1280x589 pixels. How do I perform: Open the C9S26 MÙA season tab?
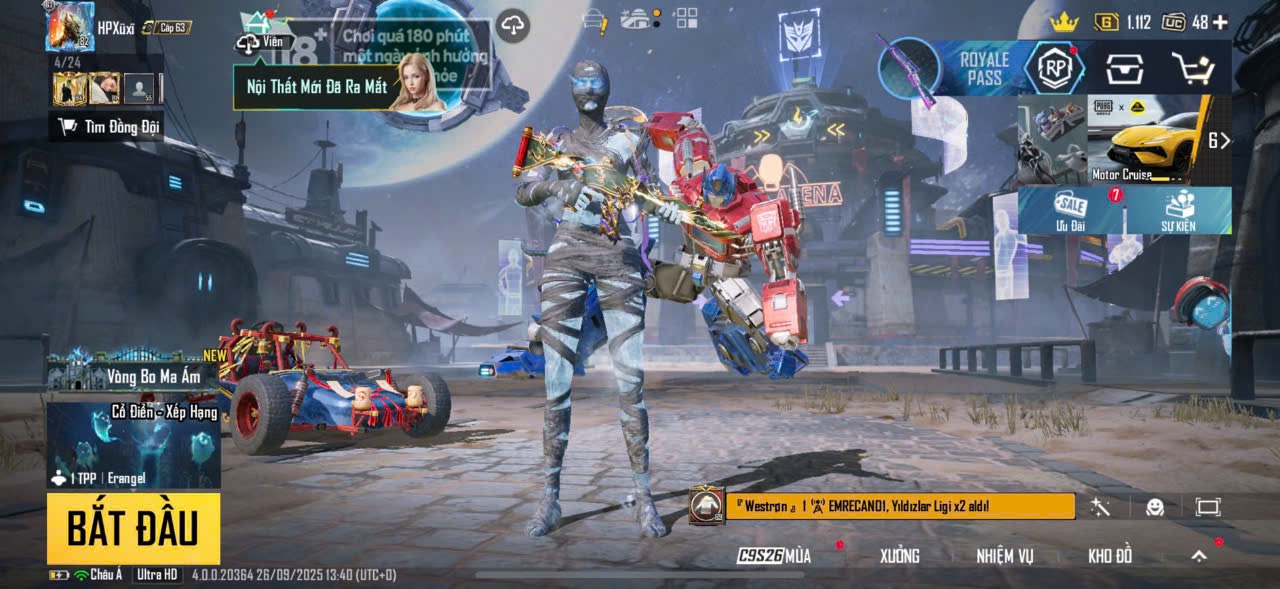point(775,556)
